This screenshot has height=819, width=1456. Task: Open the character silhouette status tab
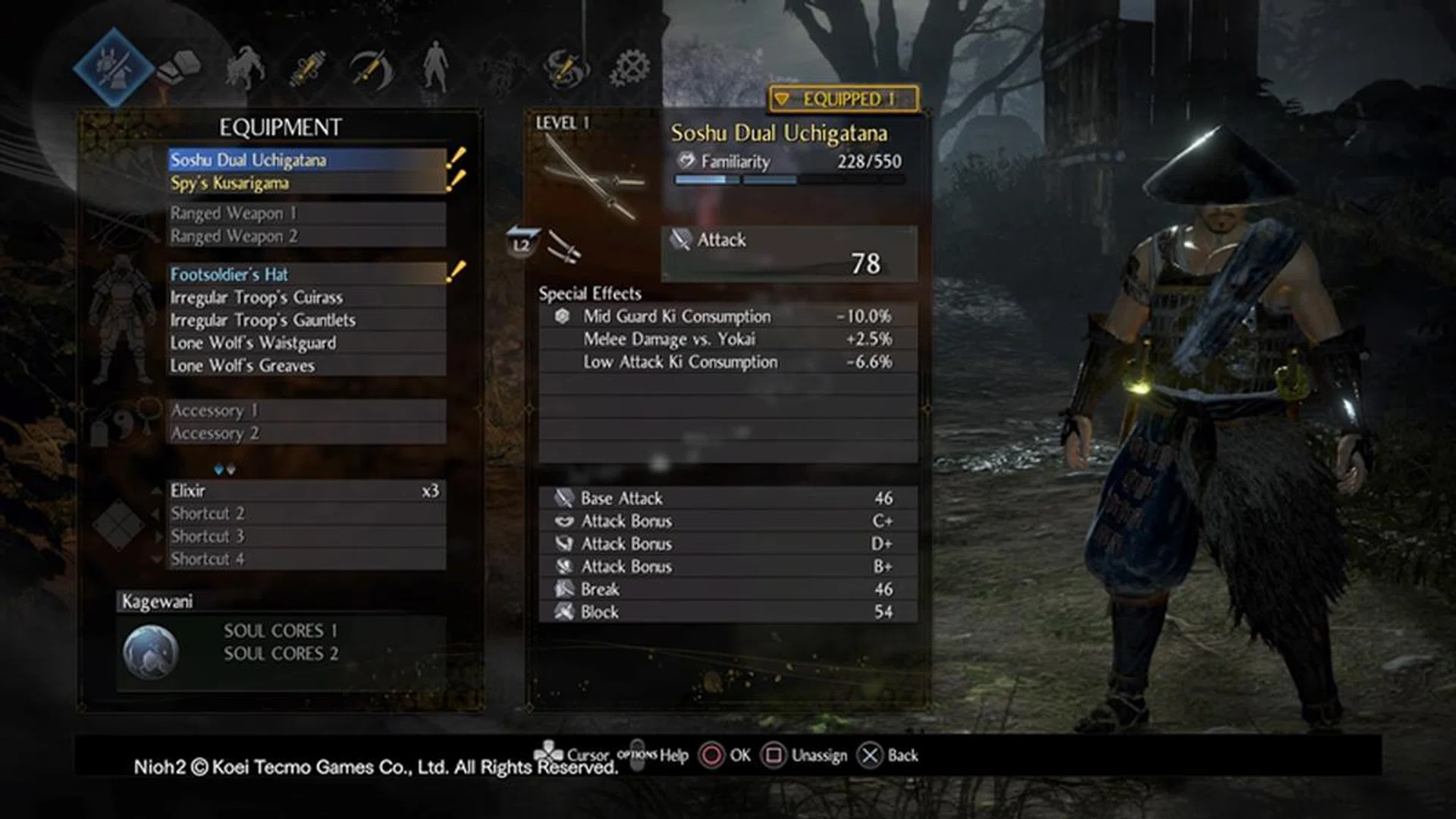pos(435,68)
